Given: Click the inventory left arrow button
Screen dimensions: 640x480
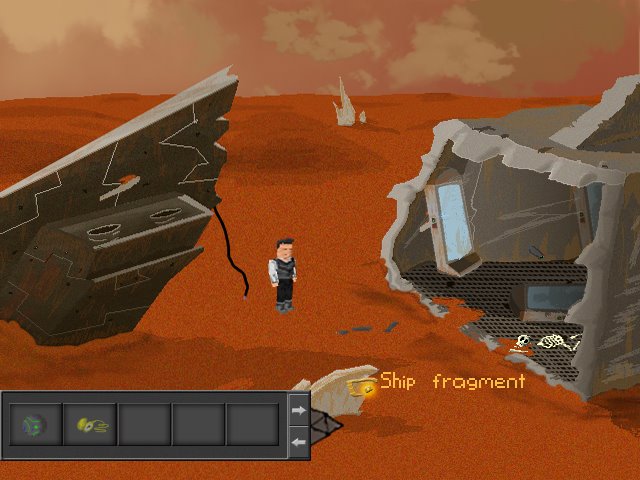Looking at the screenshot, I should pos(298,441).
